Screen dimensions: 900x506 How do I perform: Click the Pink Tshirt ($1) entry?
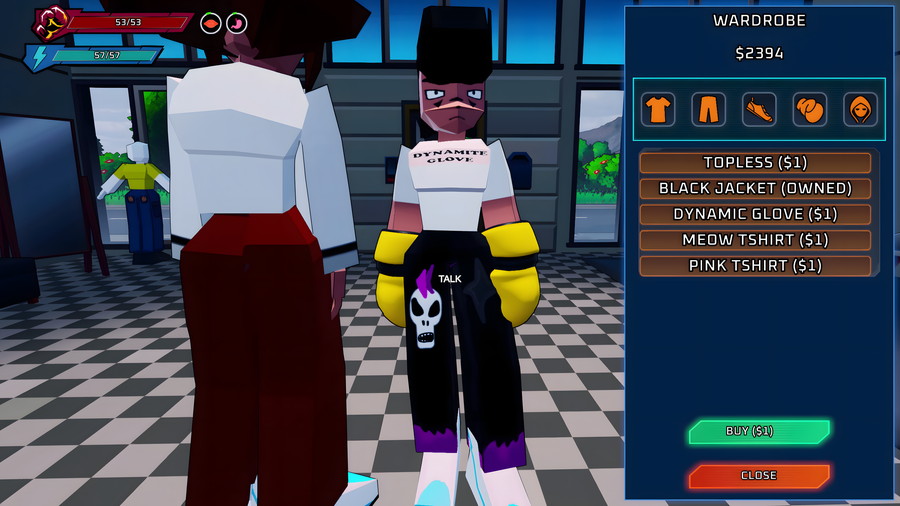pos(755,266)
